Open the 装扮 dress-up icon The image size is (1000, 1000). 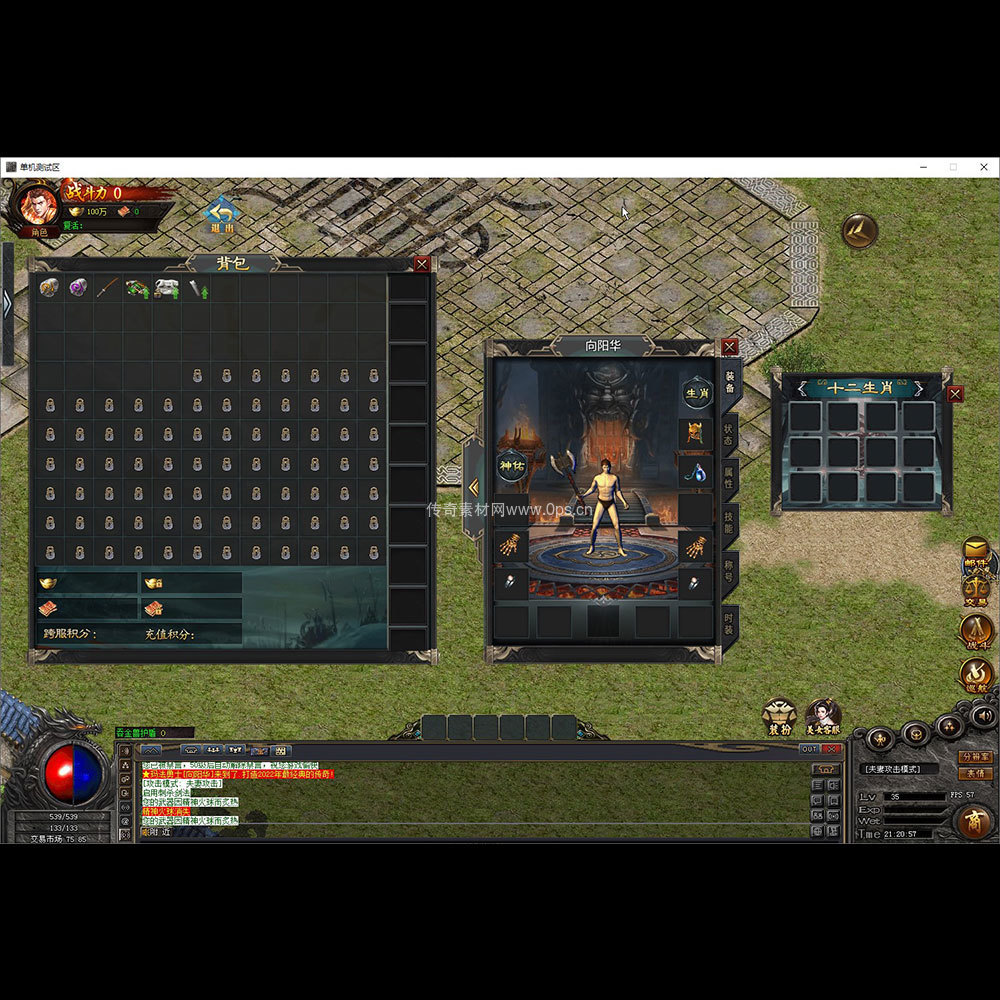click(779, 716)
